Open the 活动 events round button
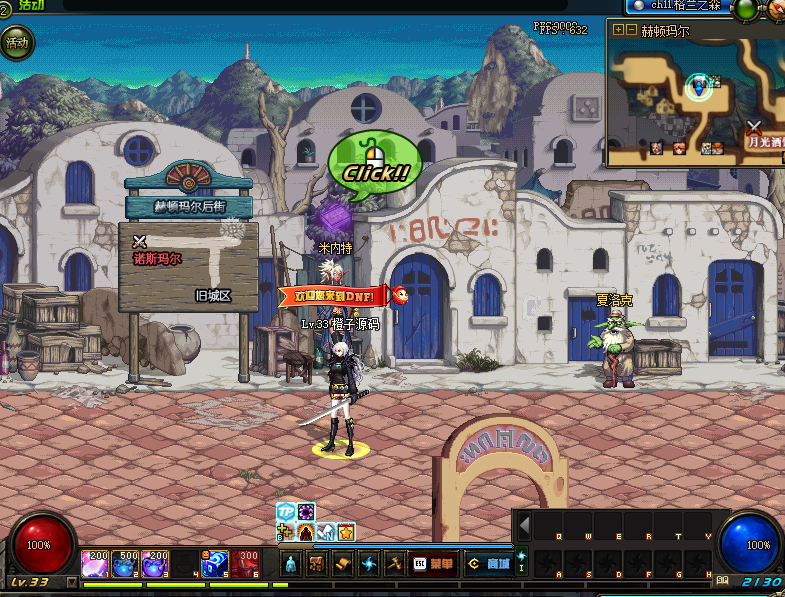This screenshot has width=785, height=597. 17,42
